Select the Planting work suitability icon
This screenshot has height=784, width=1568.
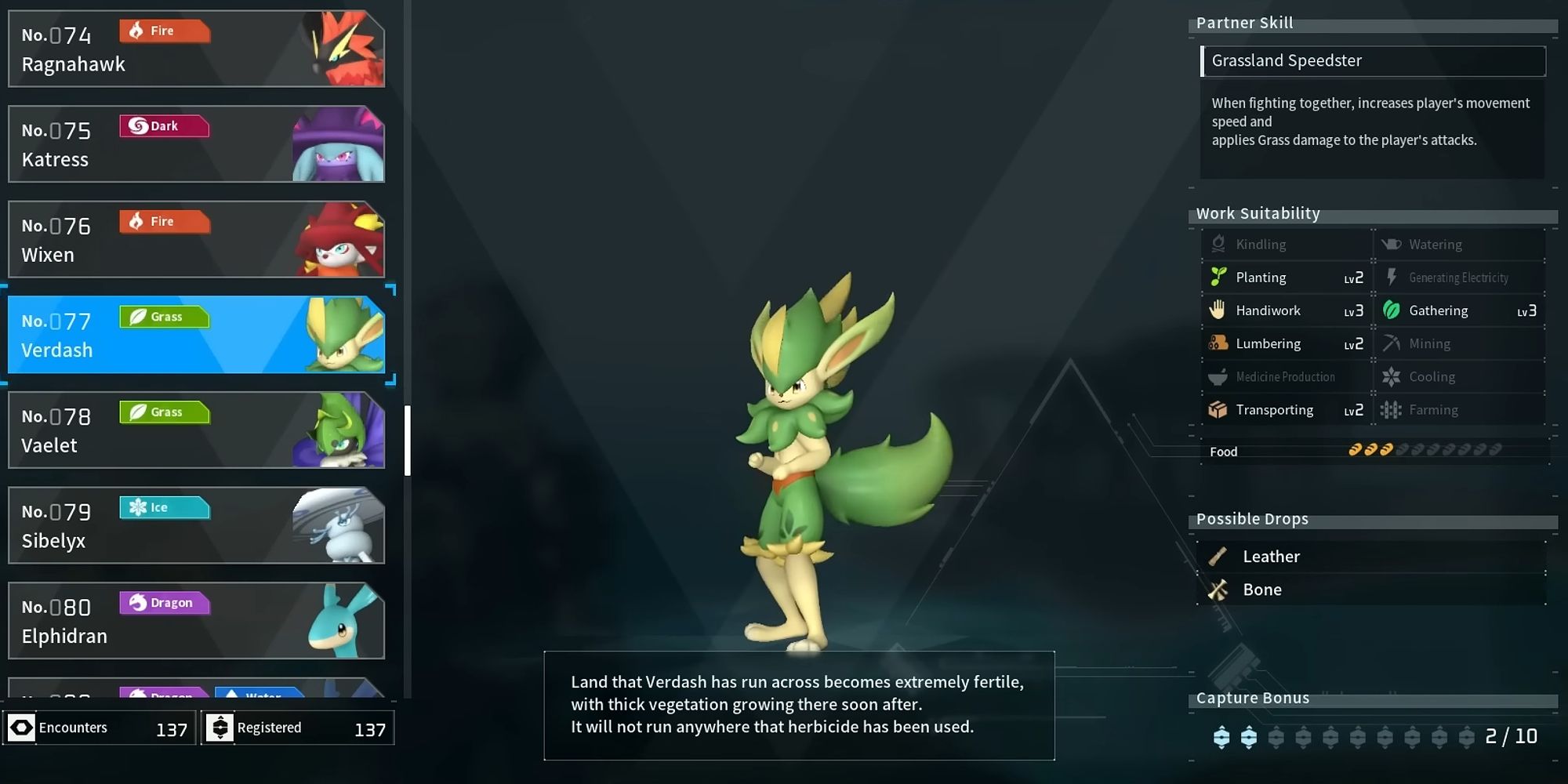(1218, 277)
